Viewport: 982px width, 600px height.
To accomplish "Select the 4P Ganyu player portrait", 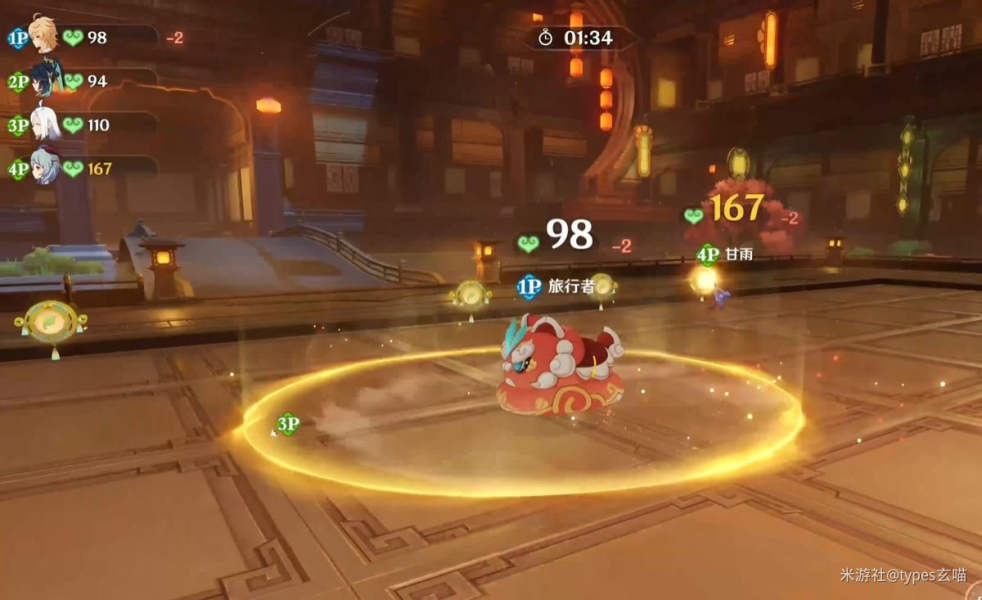I will point(43,165).
